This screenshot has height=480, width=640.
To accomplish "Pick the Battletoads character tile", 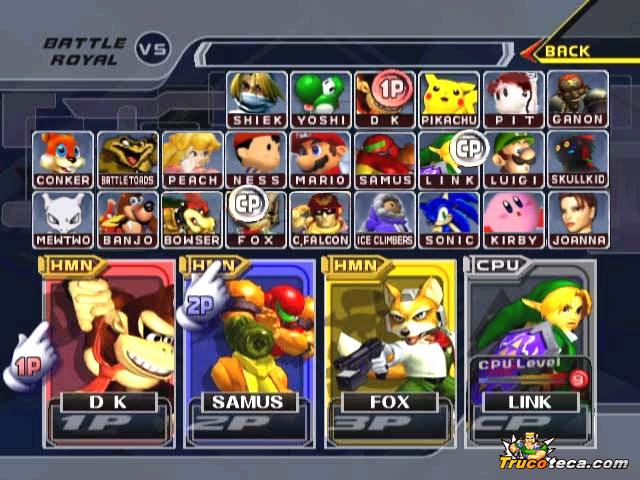I will coord(128,158).
